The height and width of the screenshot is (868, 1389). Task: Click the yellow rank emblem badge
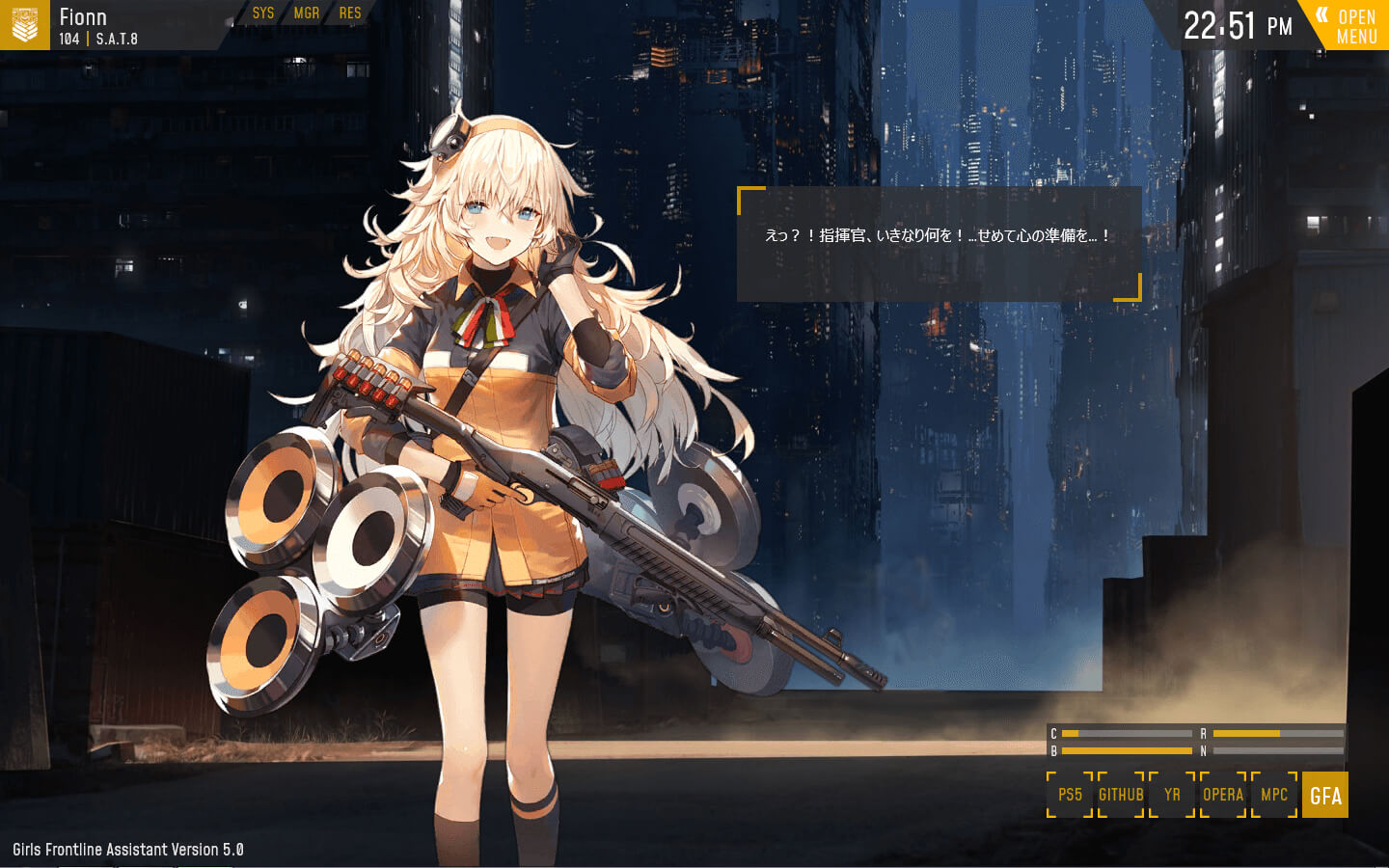coord(26,26)
